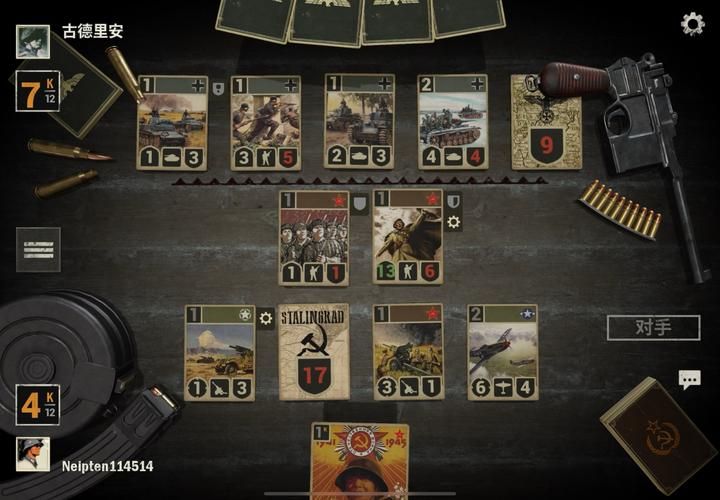Target the enemy 2/3 tank card
The image size is (720, 500).
click(x=359, y=122)
